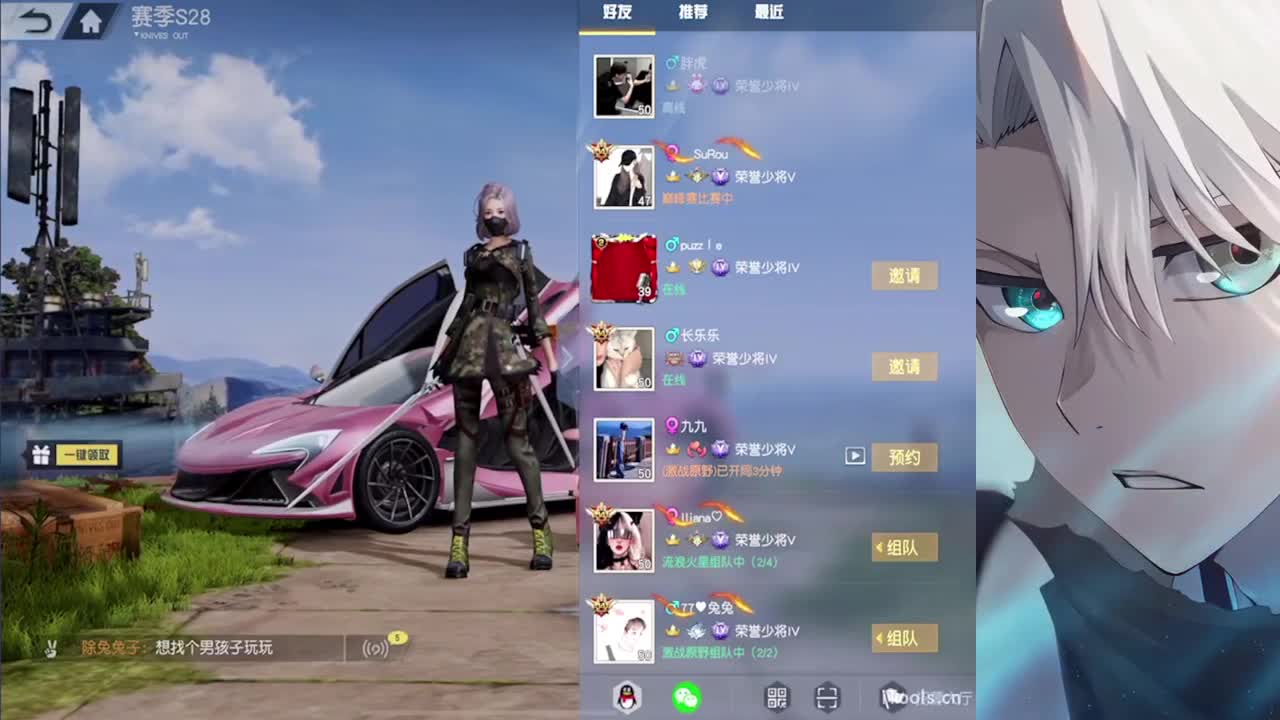Open WeChat via the green icon
Screen dimensions: 1280x720
686,699
